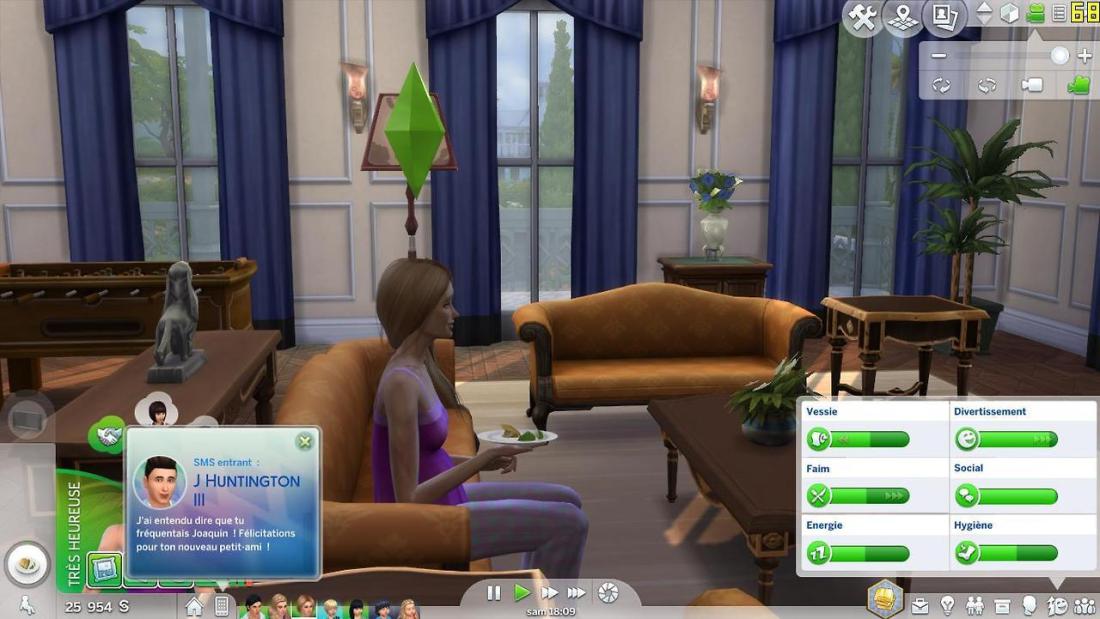The height and width of the screenshot is (619, 1100).
Task: Select the current eating action in queue
Action: 27,564
